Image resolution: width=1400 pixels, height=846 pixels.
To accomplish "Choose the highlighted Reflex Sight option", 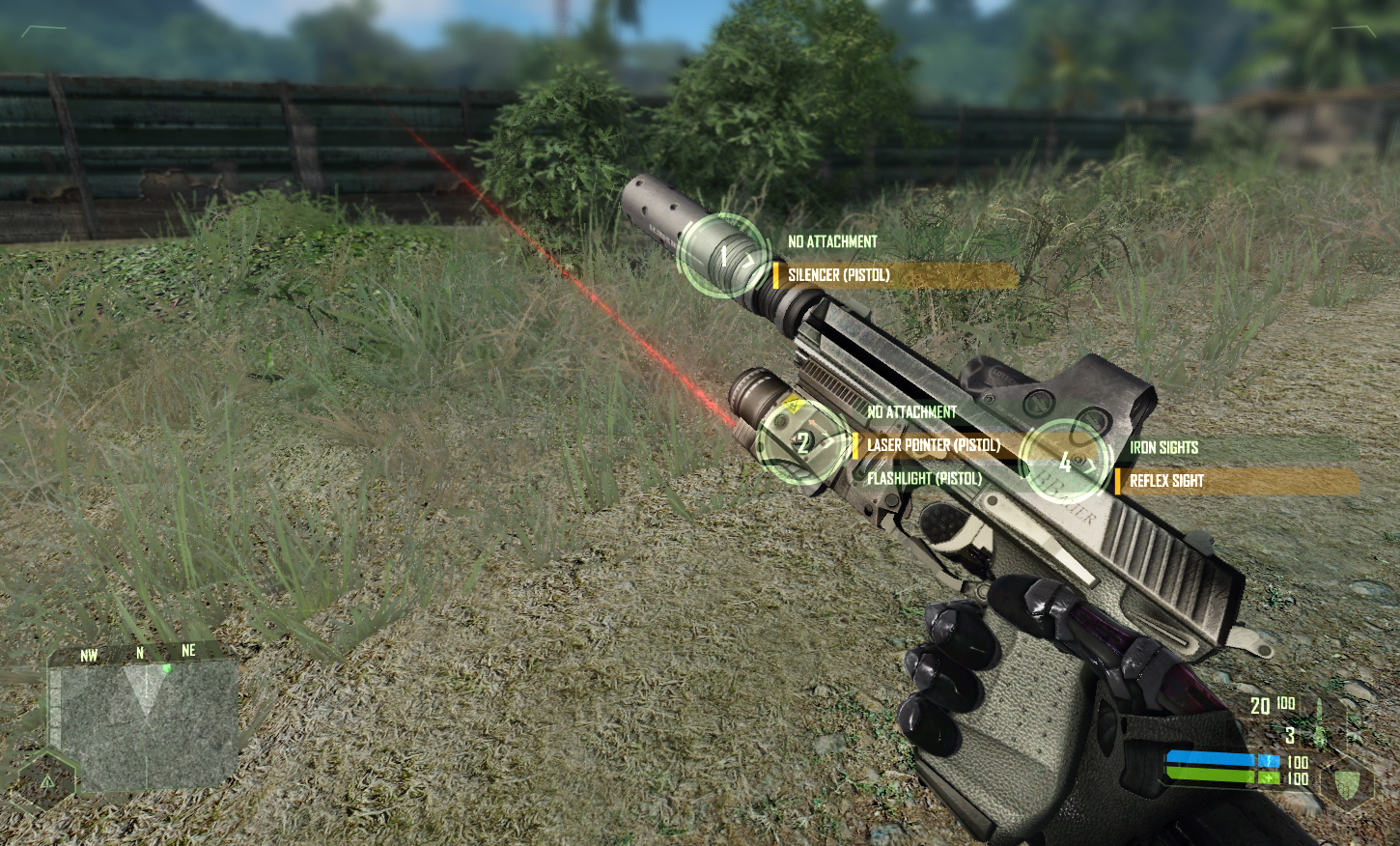I will pyautogui.click(x=1168, y=479).
